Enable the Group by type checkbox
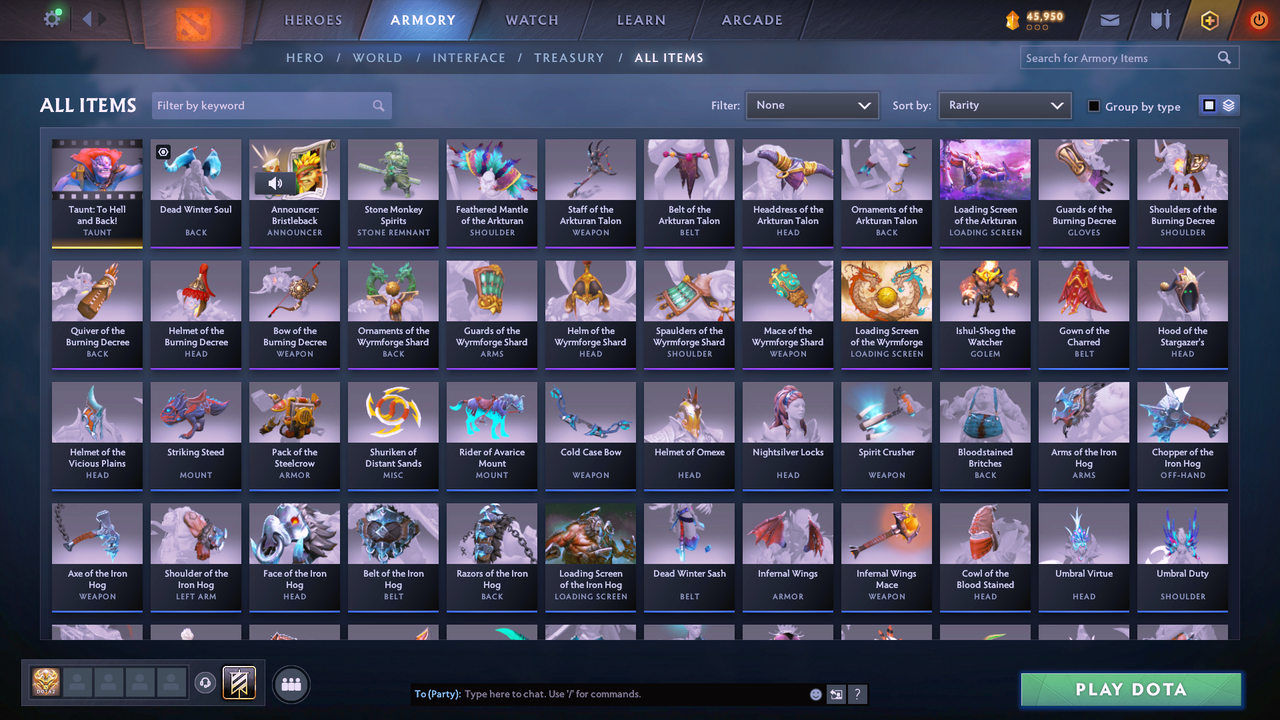Viewport: 1280px width, 720px height. pos(1093,106)
